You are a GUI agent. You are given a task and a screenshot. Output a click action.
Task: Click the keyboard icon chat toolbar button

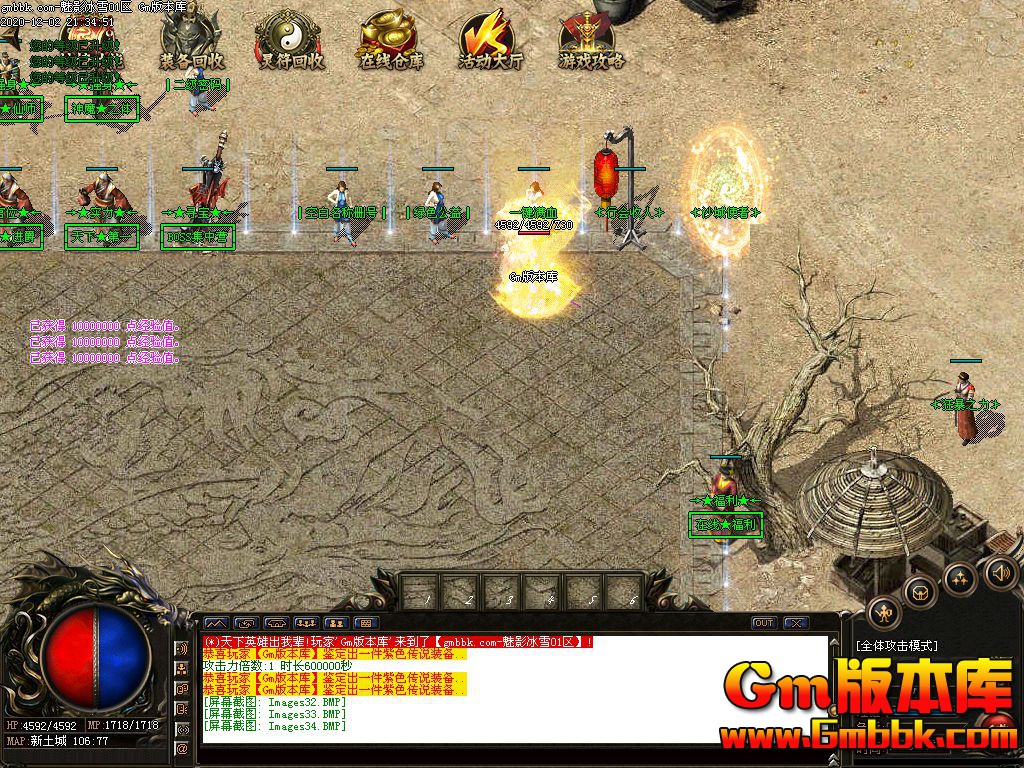tap(367, 623)
